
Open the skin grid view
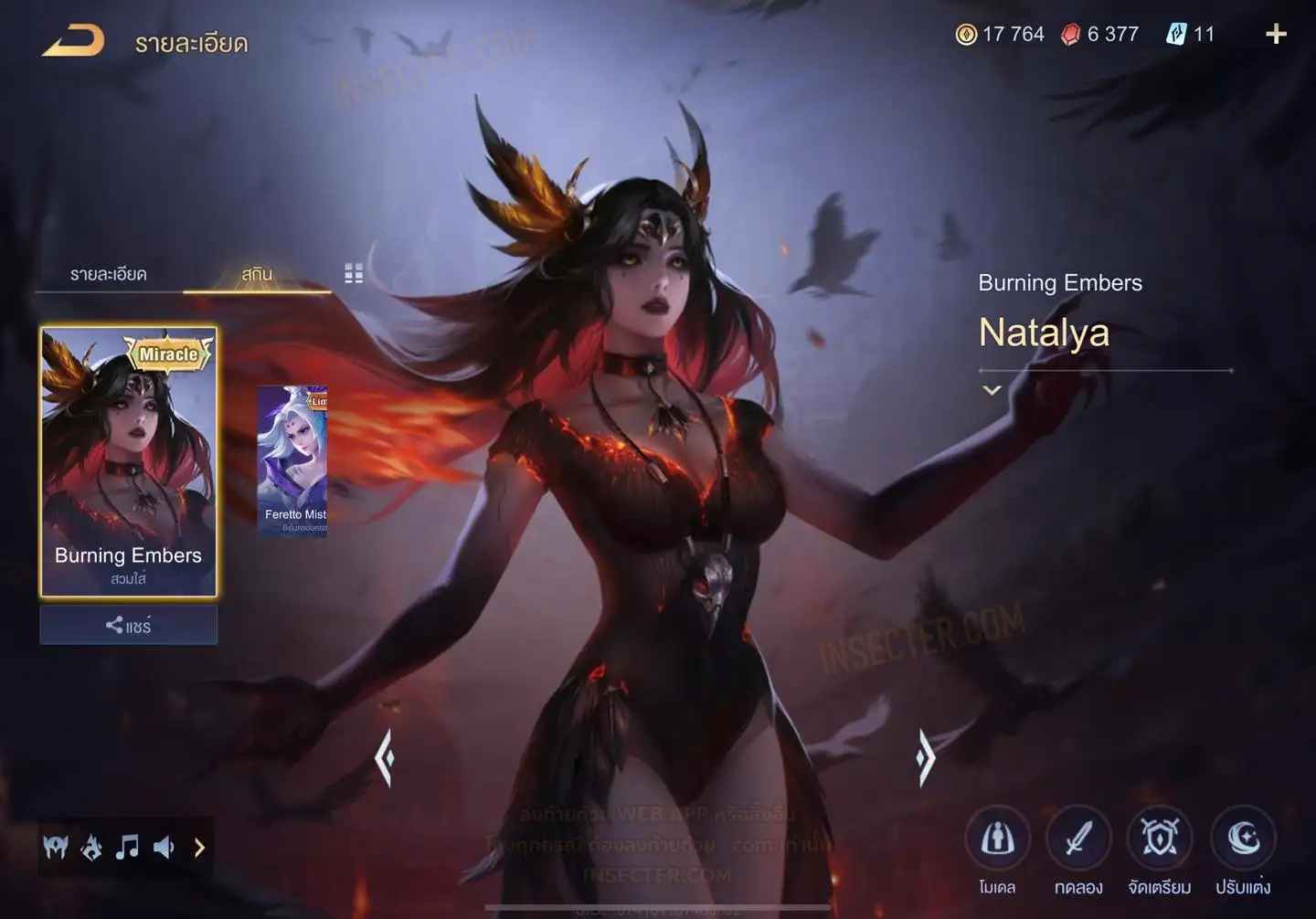(x=354, y=274)
